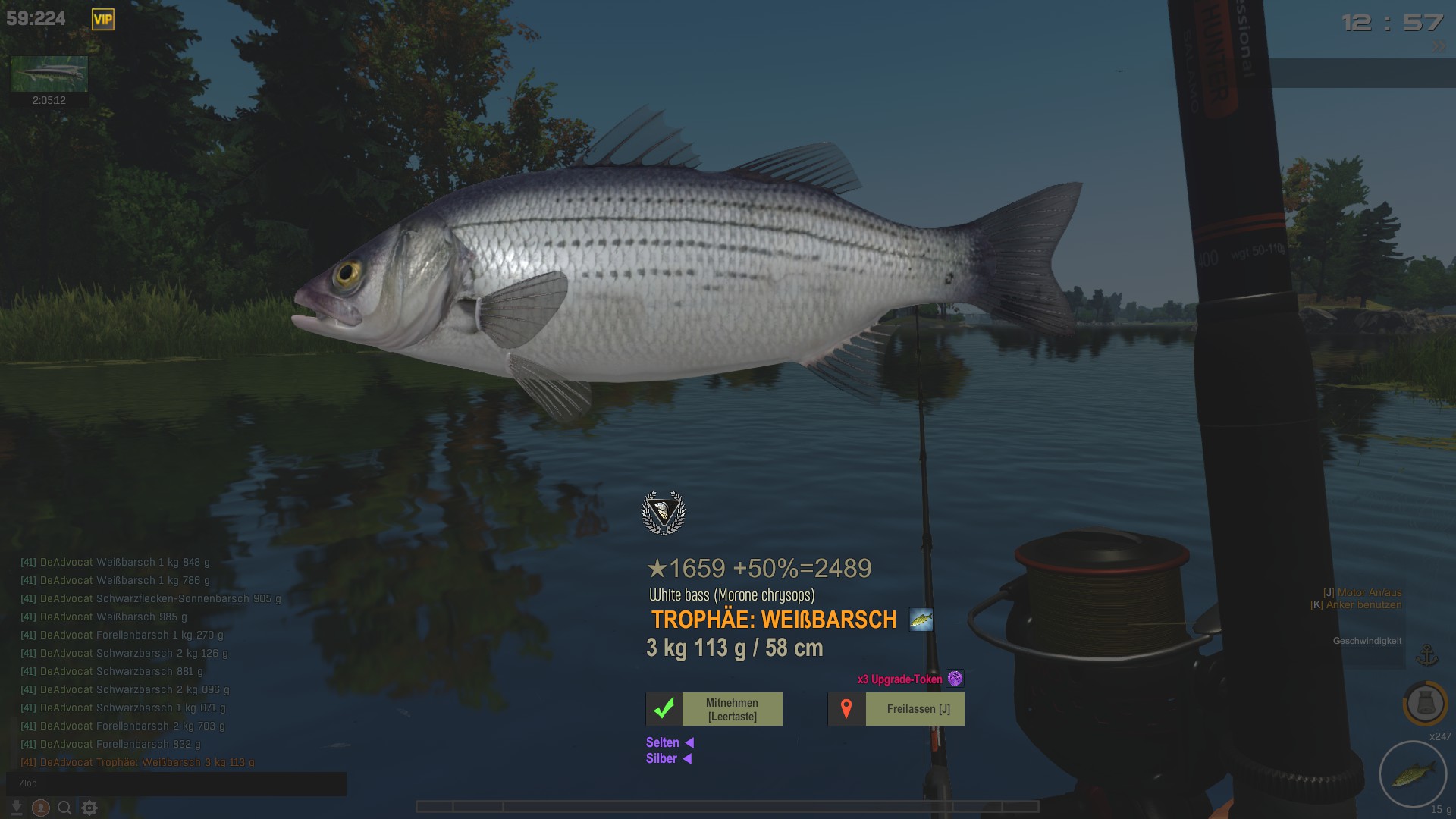Expand the panel with the double arrows

1439,46
